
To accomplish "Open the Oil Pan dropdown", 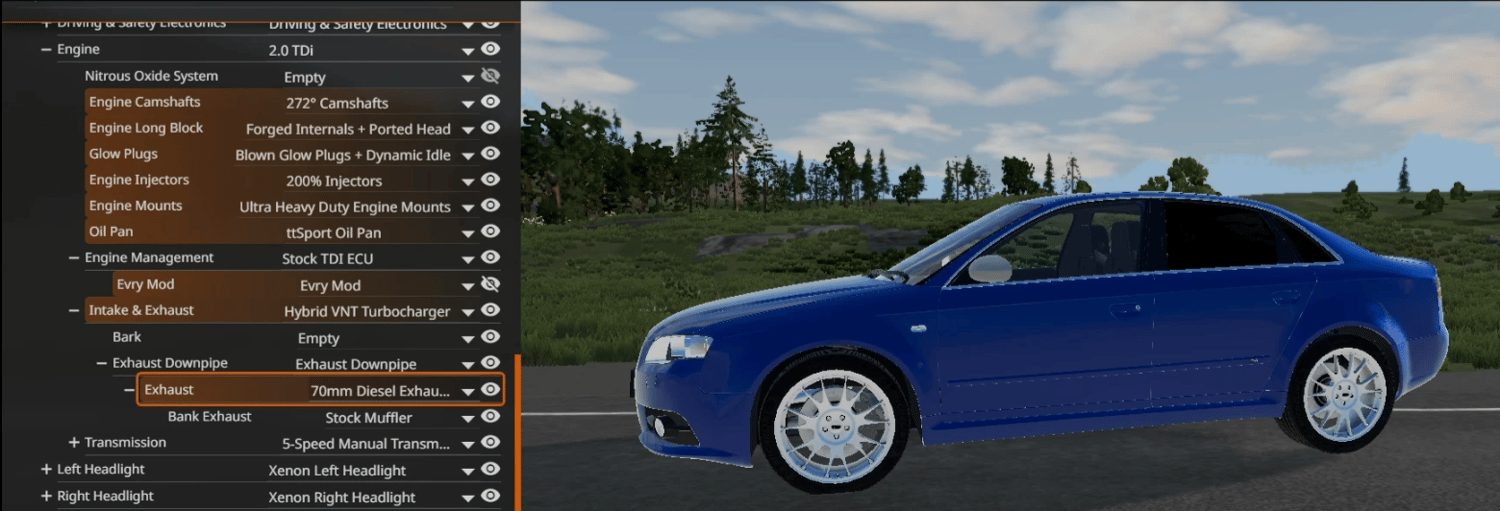I will (467, 233).
